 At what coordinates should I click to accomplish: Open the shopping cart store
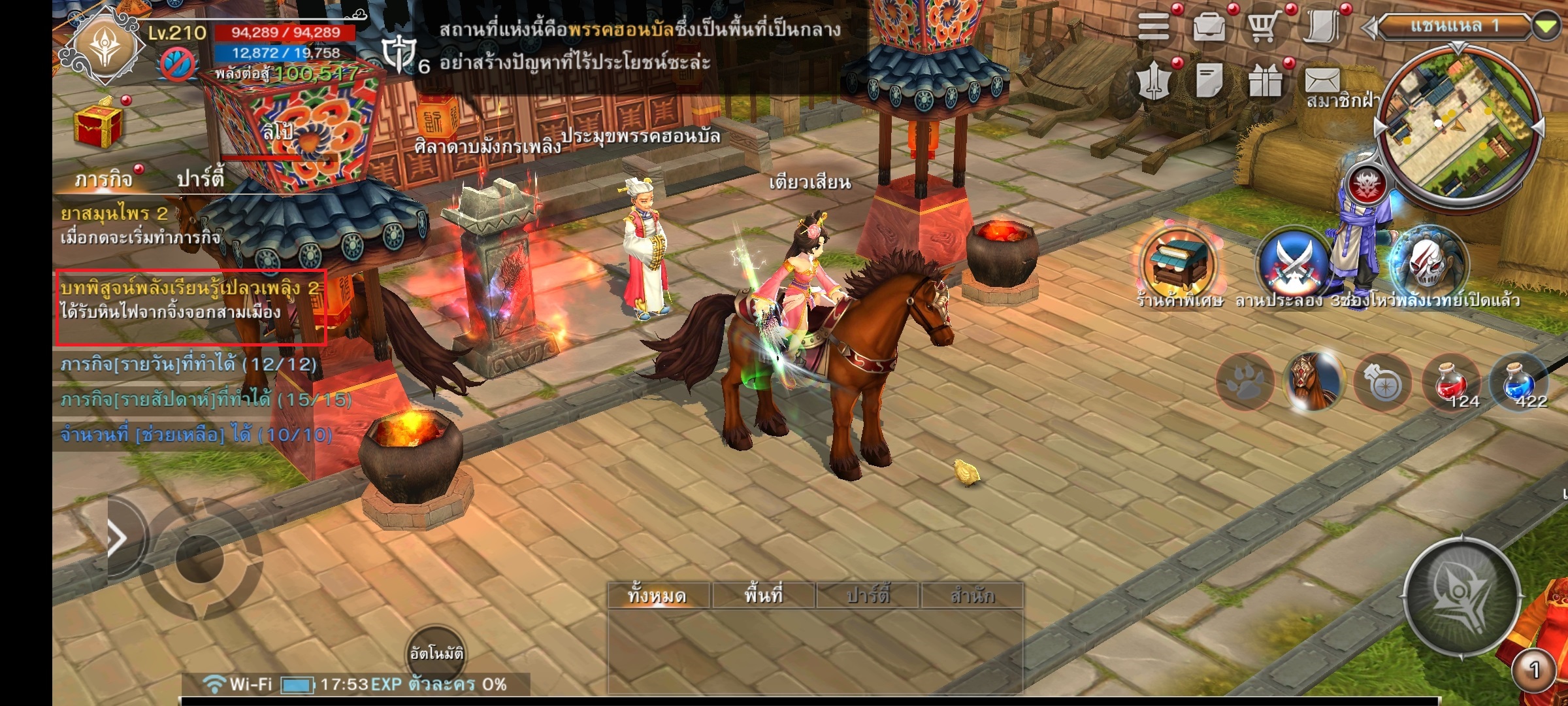click(1264, 27)
